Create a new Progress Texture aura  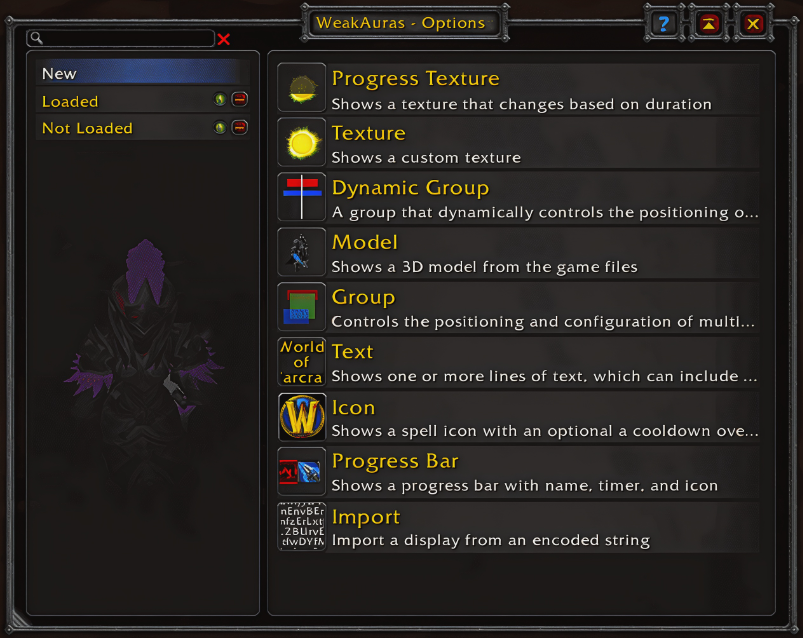(518, 88)
